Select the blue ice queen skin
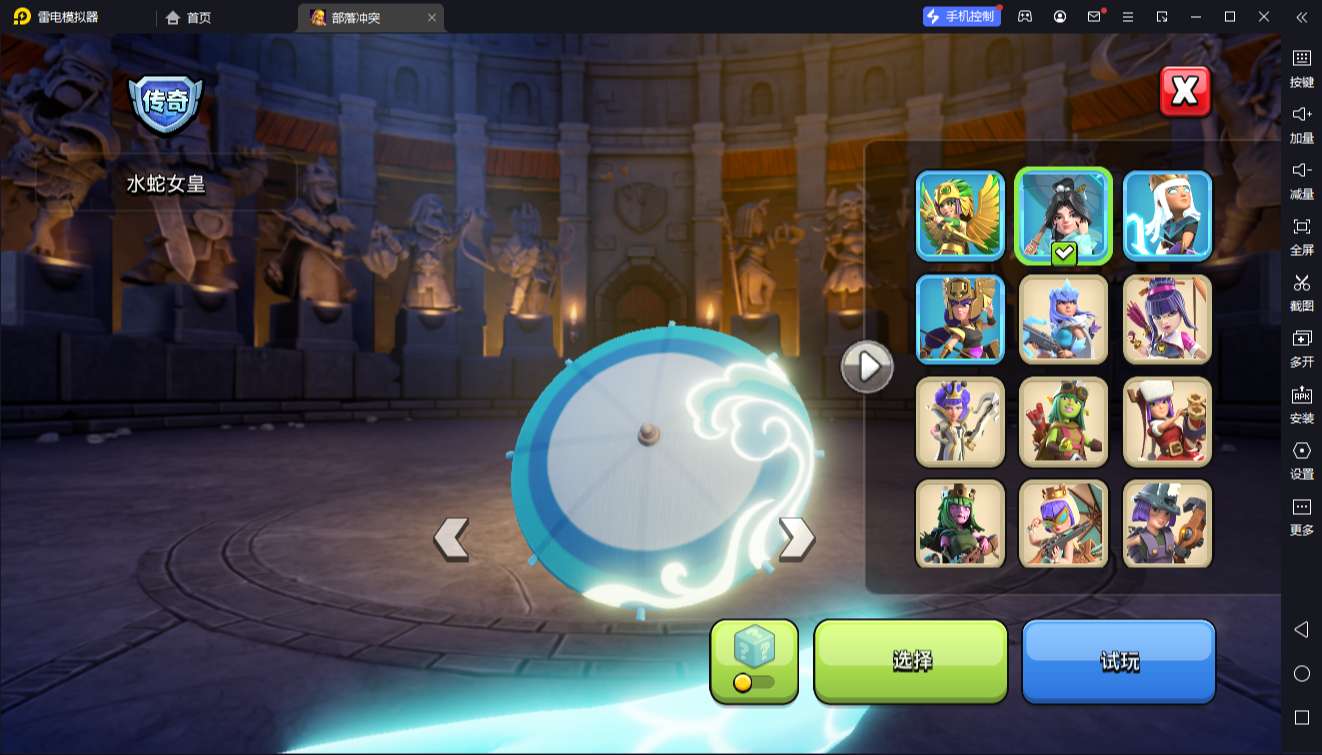Image resolution: width=1322 pixels, height=755 pixels. click(1064, 319)
